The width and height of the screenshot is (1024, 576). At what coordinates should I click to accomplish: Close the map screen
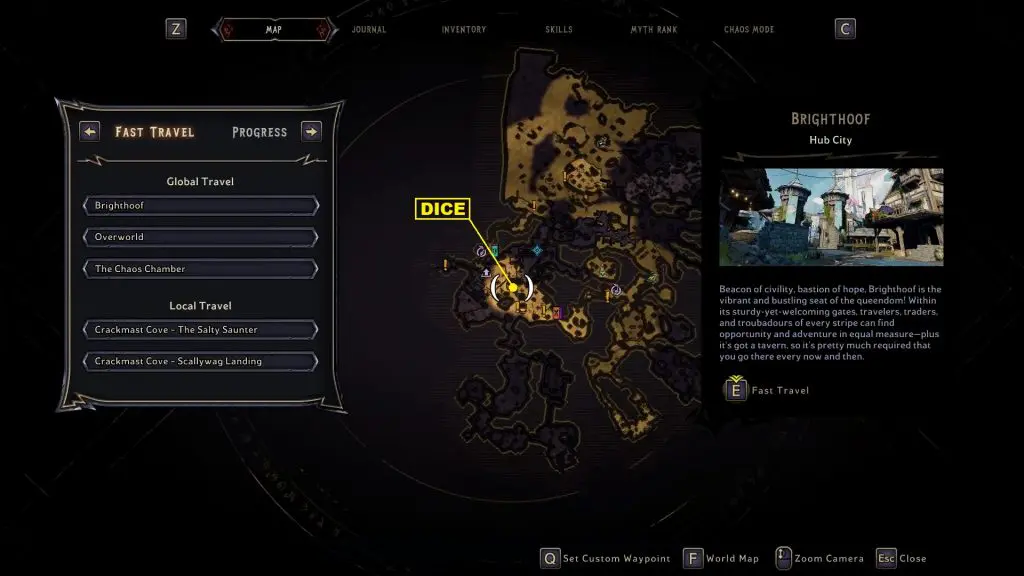point(900,558)
